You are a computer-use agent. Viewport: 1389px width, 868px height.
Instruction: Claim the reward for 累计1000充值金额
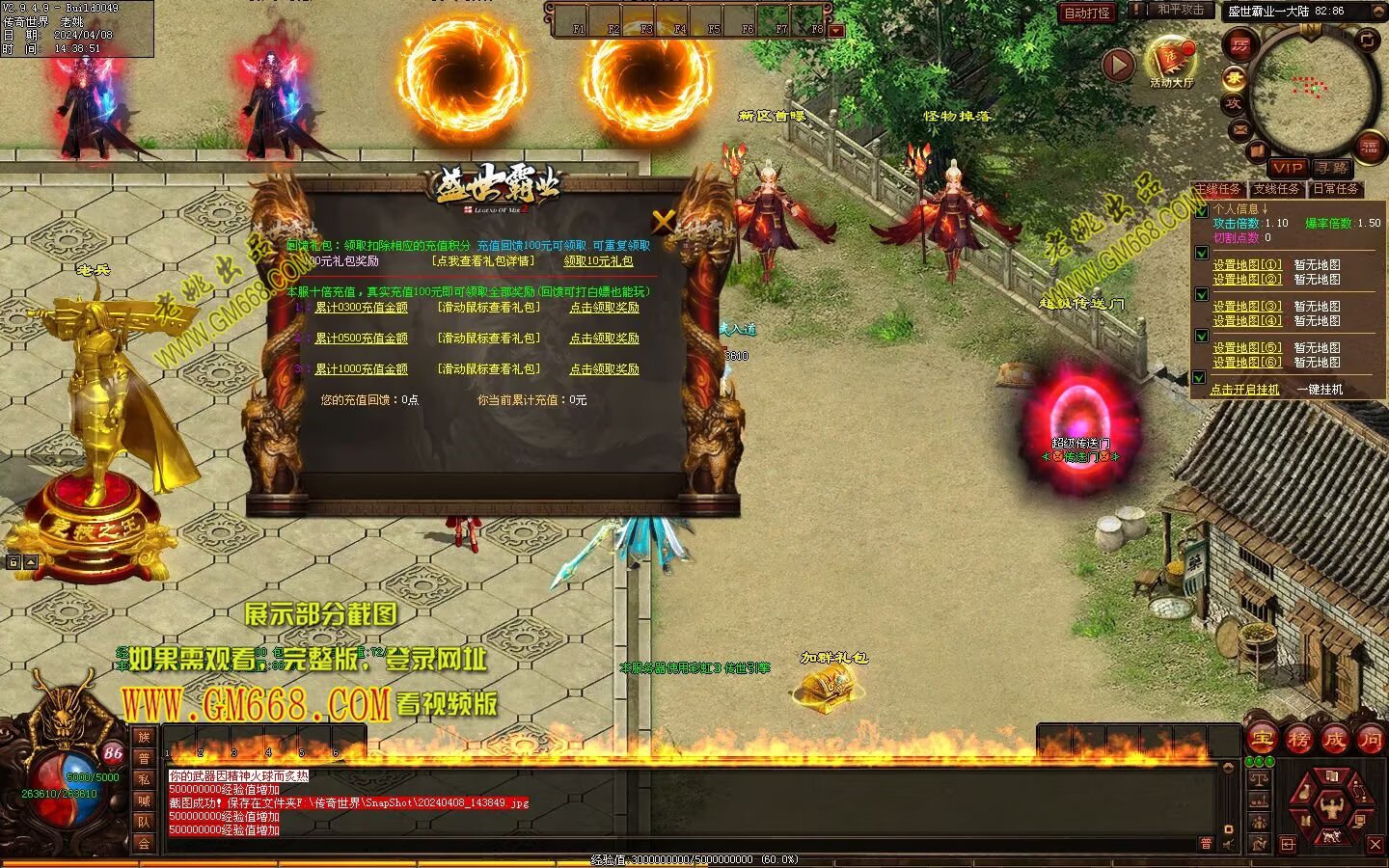tap(604, 369)
